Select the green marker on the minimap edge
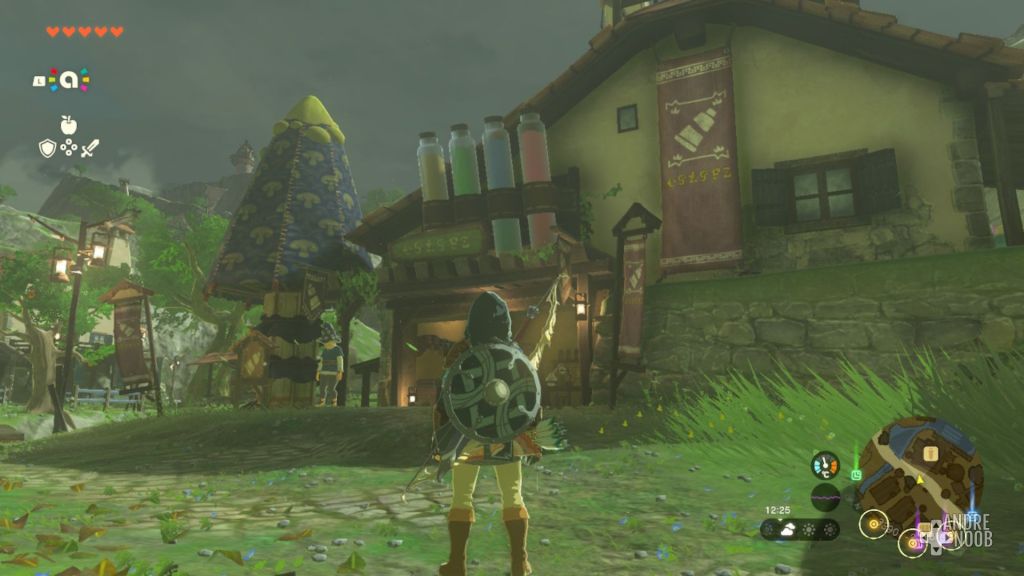This screenshot has height=576, width=1024. (x=857, y=474)
